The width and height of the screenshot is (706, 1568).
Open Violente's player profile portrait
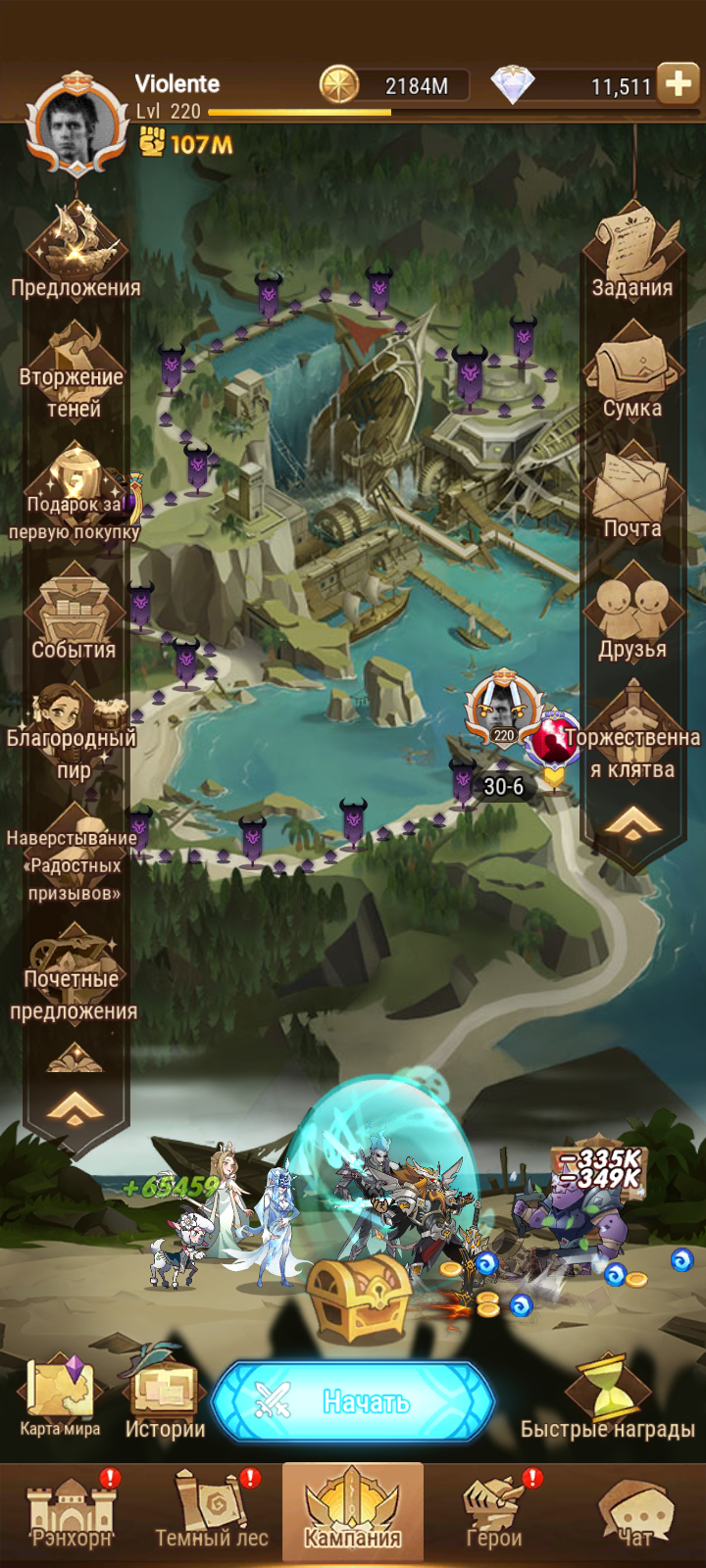(x=76, y=125)
